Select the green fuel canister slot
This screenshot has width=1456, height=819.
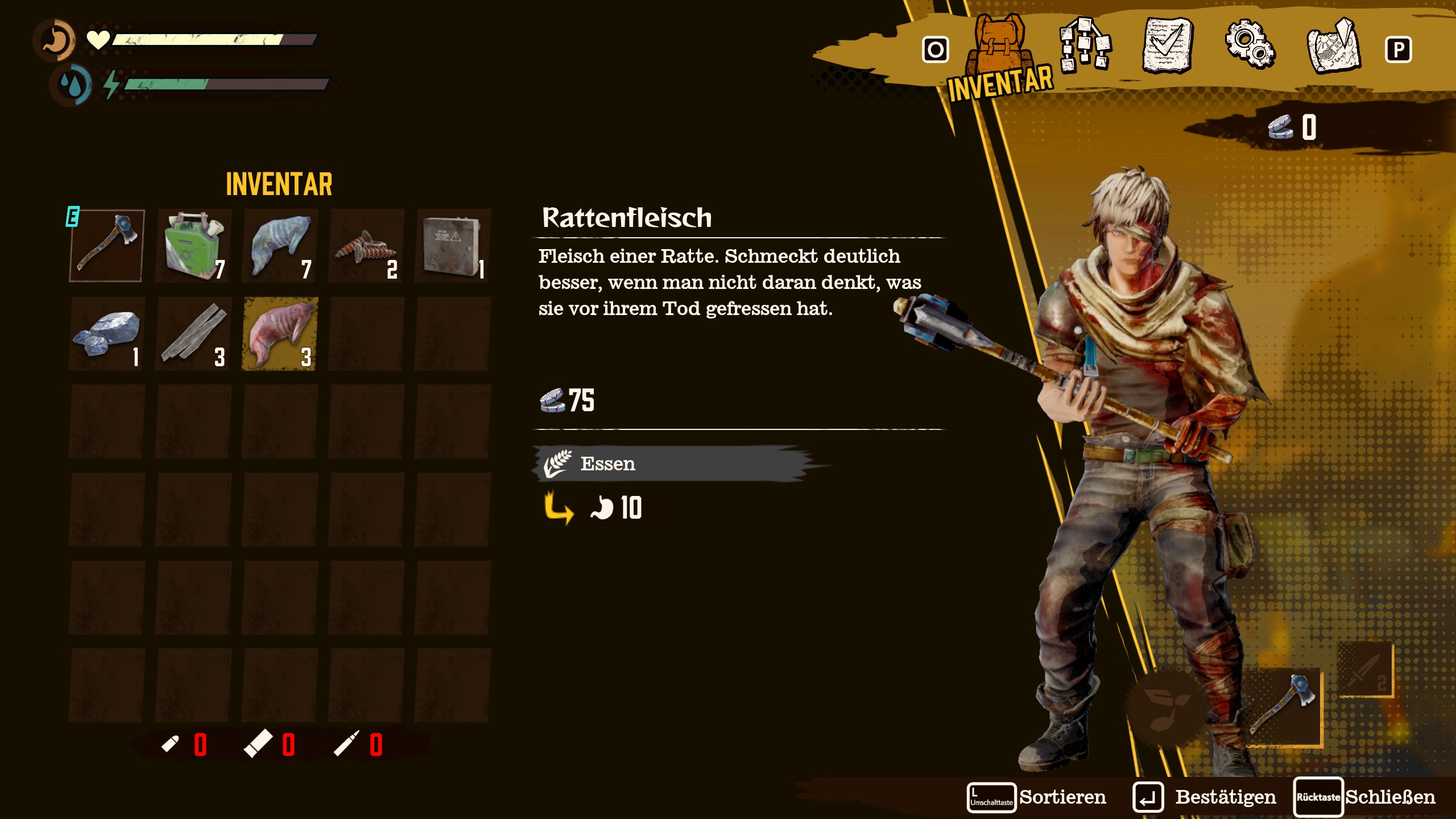[193, 246]
